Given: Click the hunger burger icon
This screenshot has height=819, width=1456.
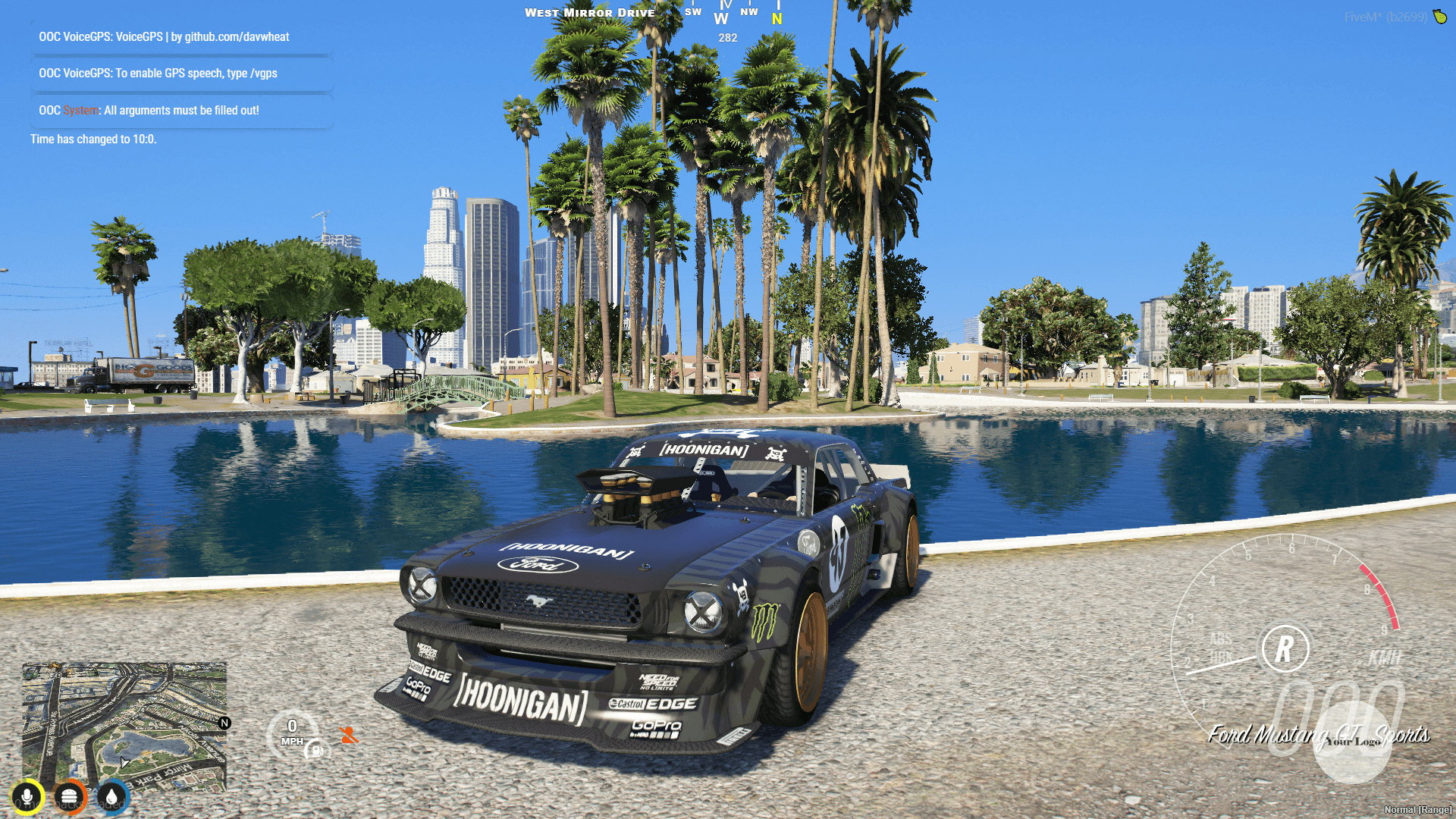Looking at the screenshot, I should pyautogui.click(x=70, y=797).
